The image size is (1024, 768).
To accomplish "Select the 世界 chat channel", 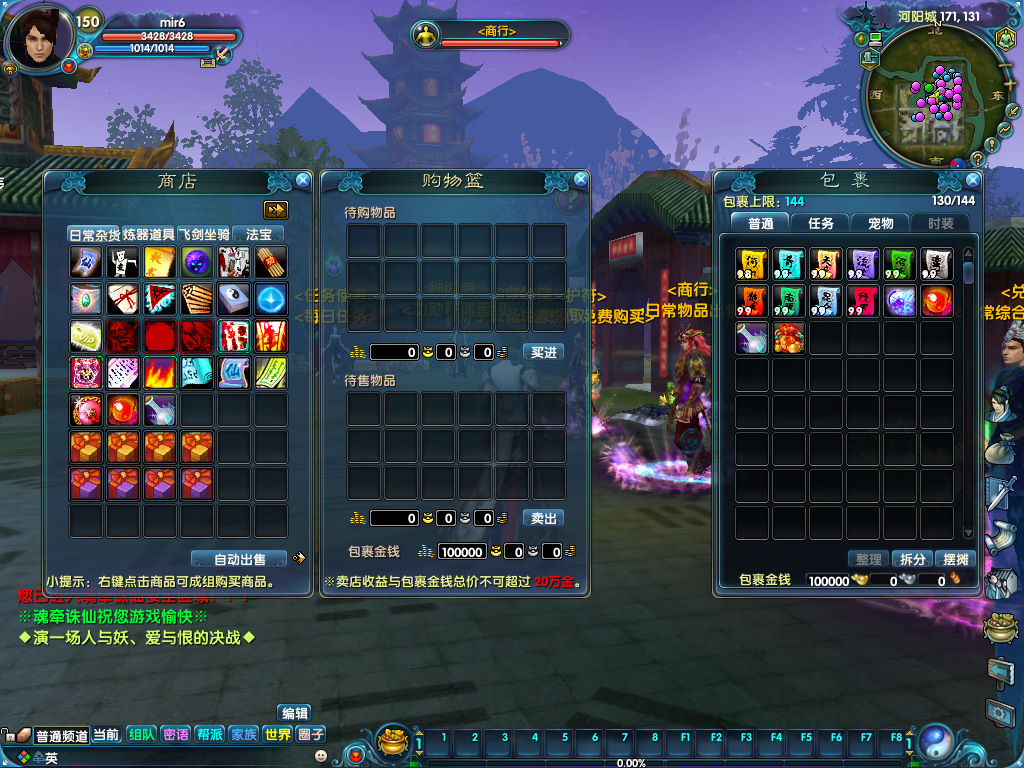I will pyautogui.click(x=277, y=734).
